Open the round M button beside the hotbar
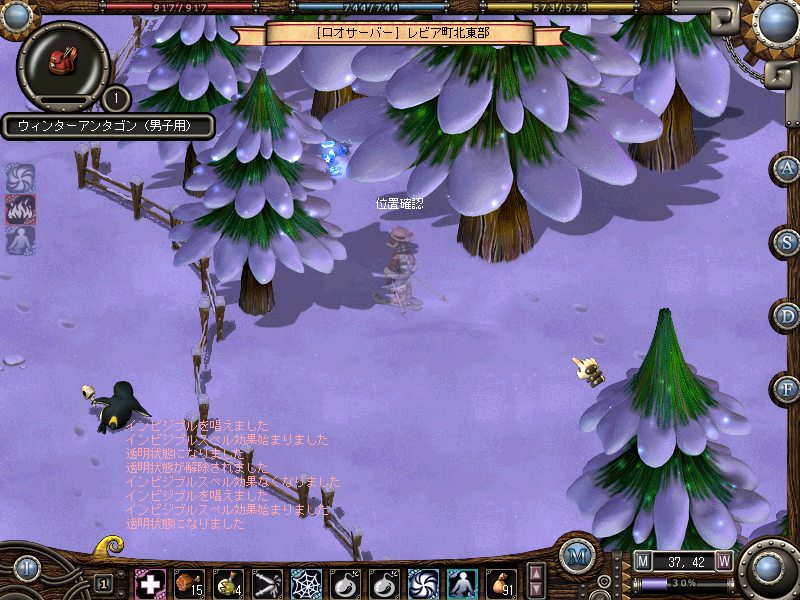 coord(577,556)
